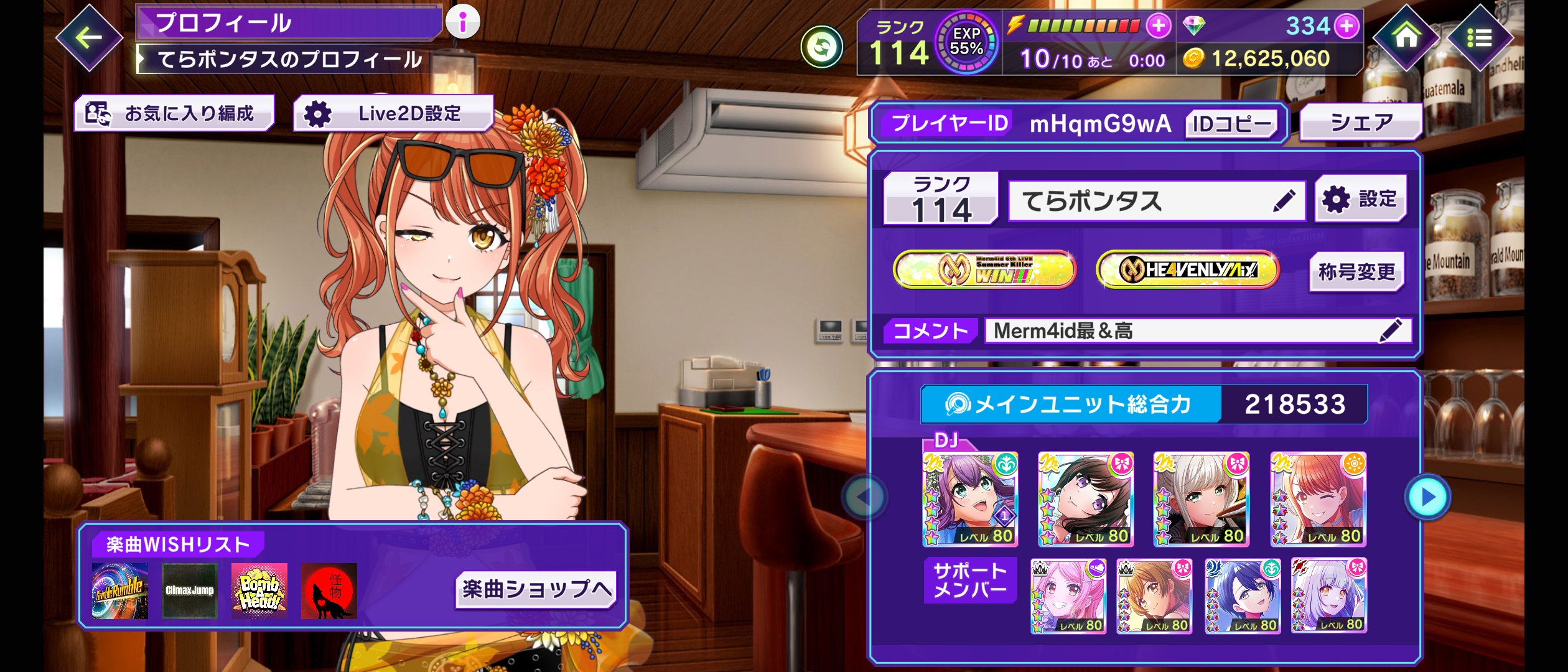Share the profile with シェア
Viewport: 1568px width, 672px height.
click(1361, 123)
